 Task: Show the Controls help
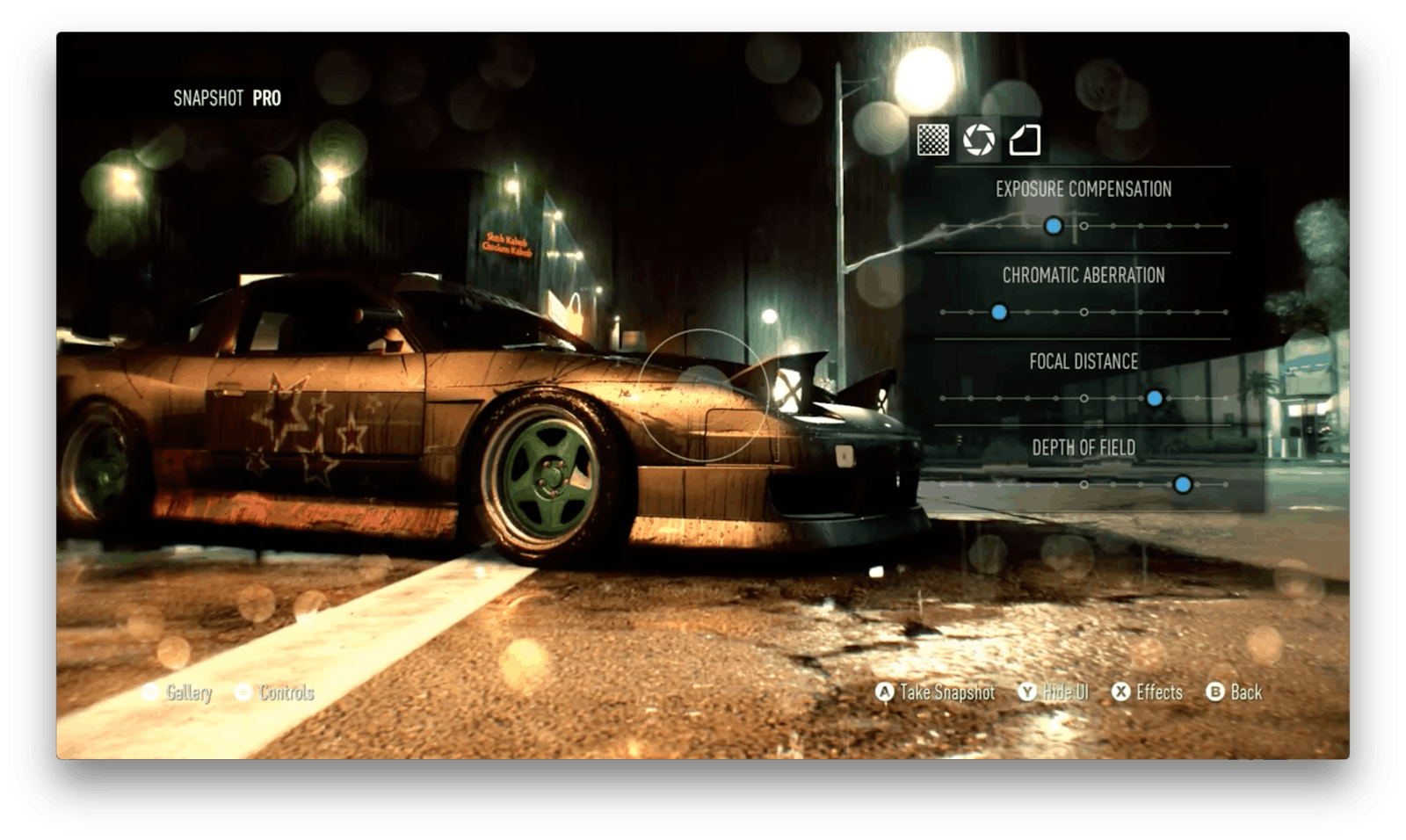tap(275, 692)
